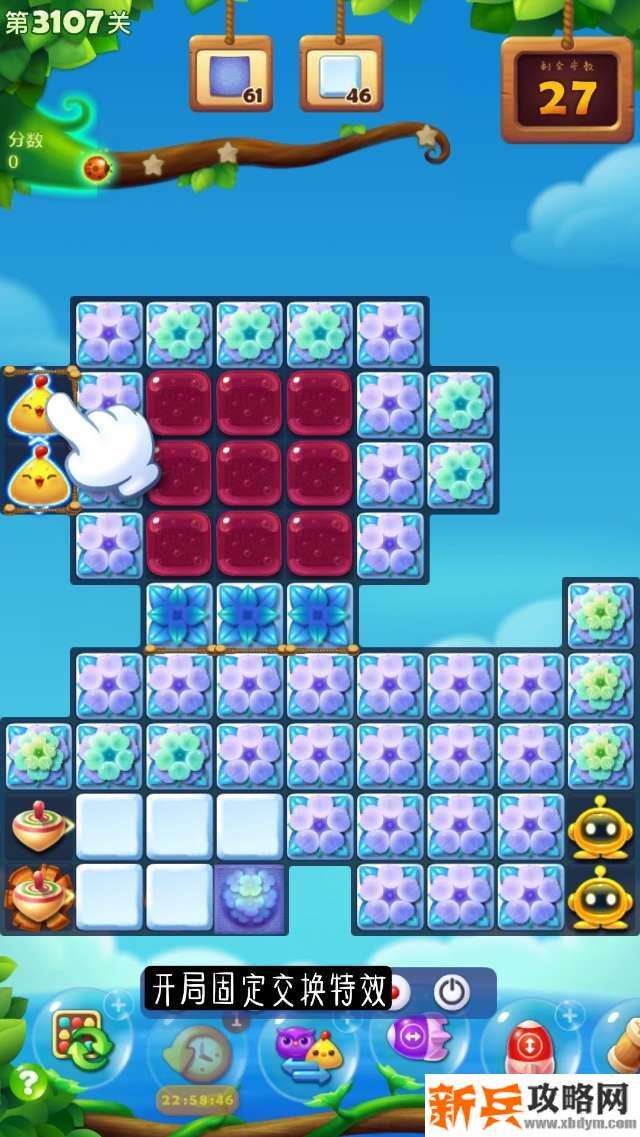Click the power button icon

452,992
